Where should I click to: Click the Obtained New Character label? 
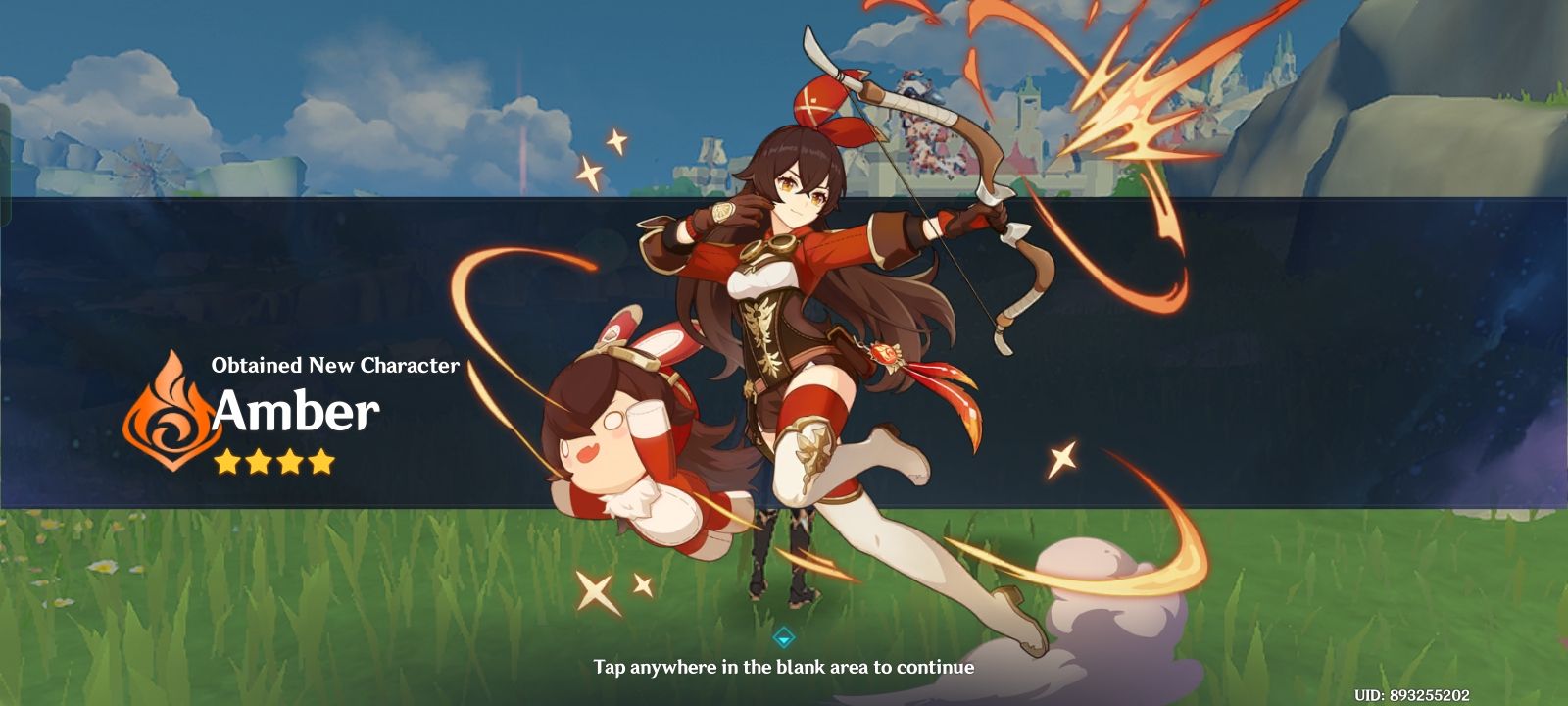(x=335, y=367)
